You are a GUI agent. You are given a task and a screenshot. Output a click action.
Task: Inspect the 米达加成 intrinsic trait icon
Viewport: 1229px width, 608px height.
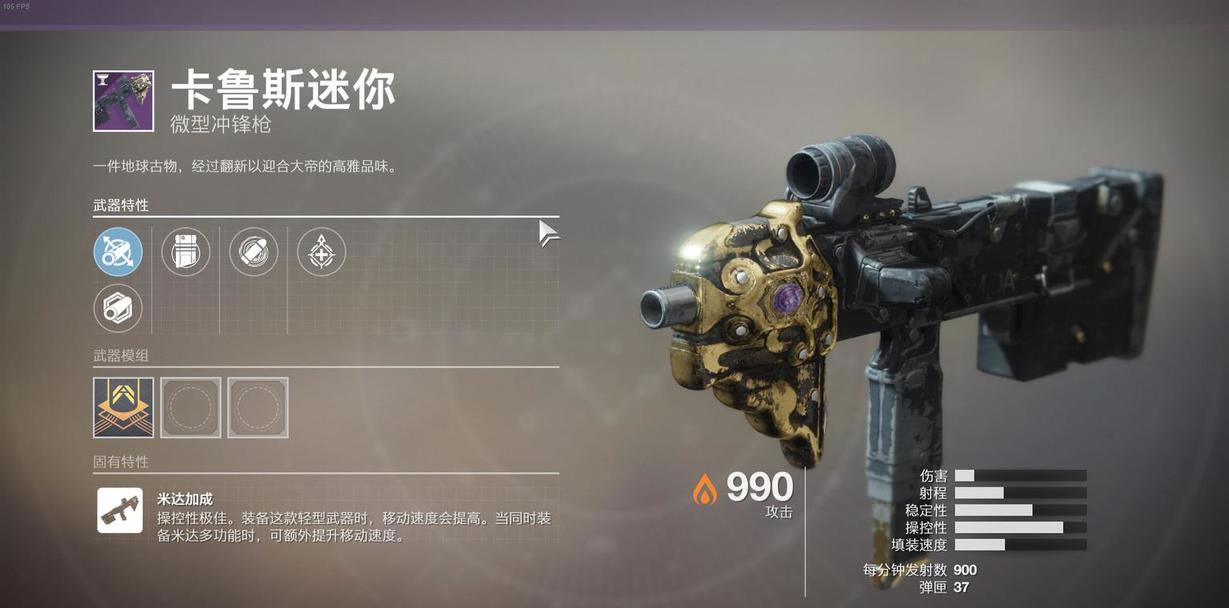(119, 510)
